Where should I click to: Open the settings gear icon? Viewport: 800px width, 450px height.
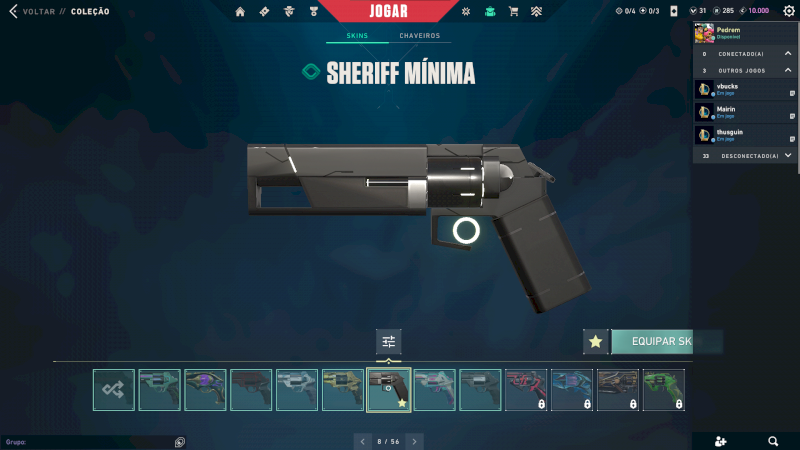[x=788, y=11]
